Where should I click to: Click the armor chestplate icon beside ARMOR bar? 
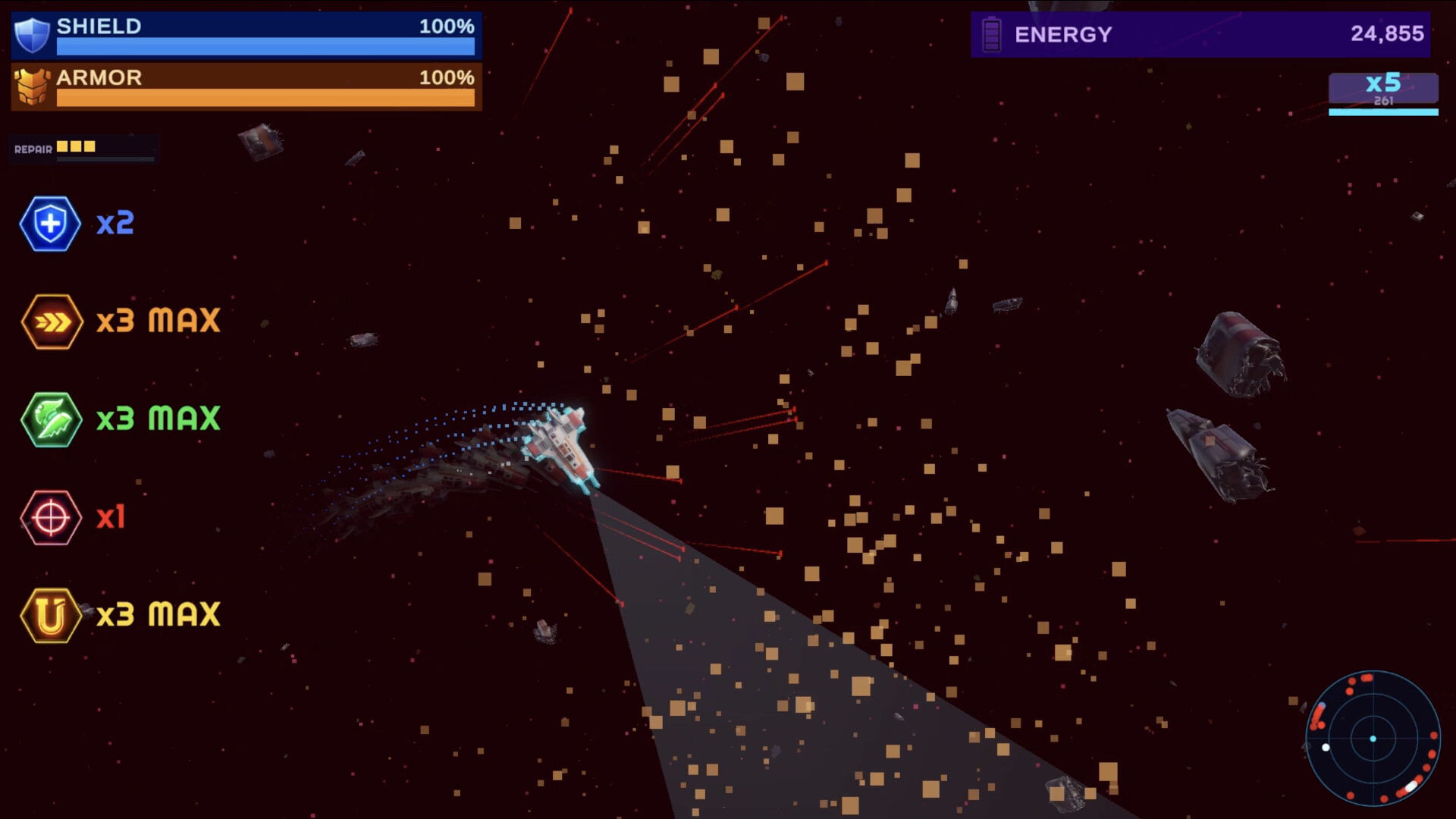(x=31, y=86)
